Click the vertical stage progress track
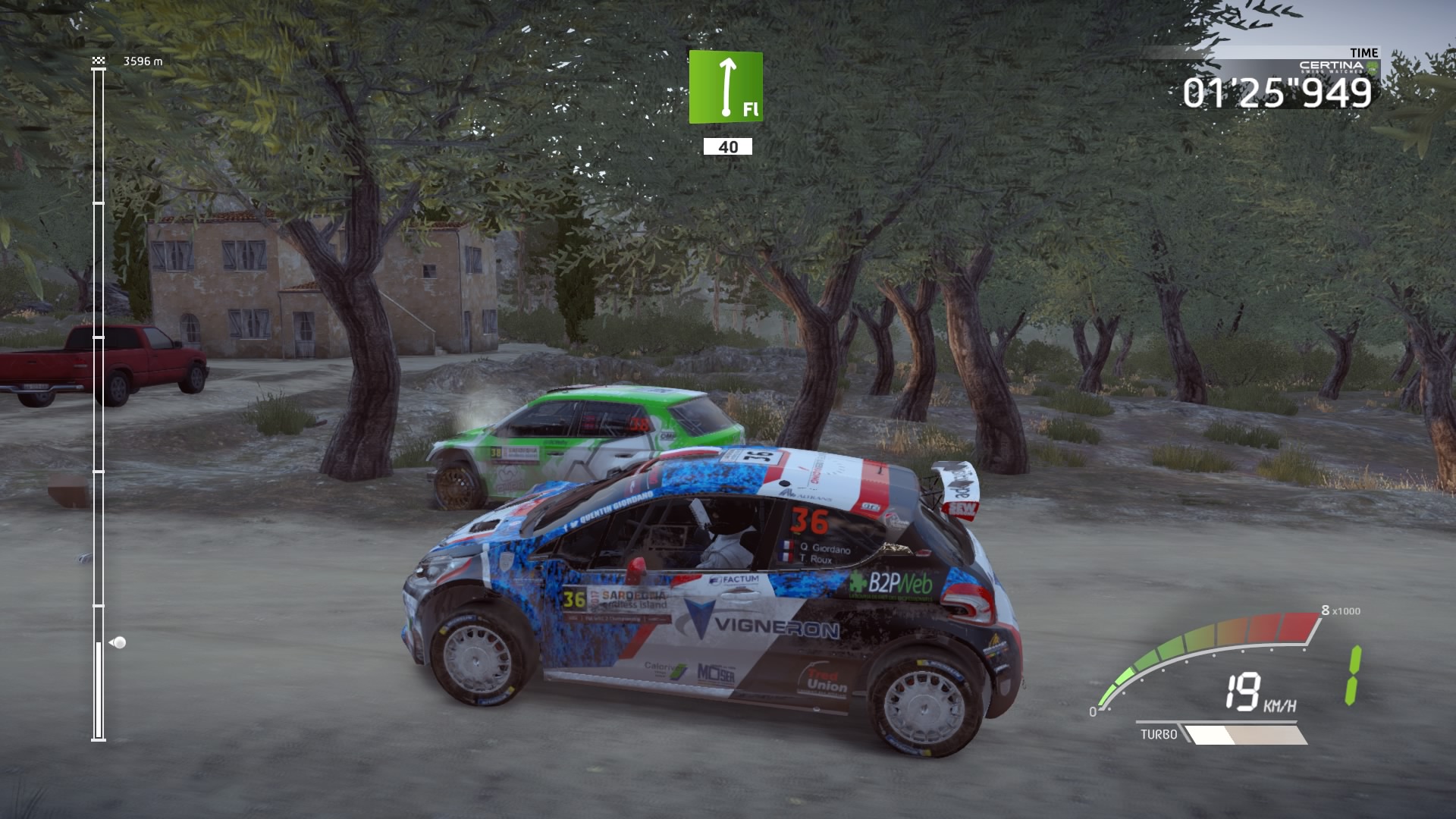1456x819 pixels. click(x=99, y=402)
